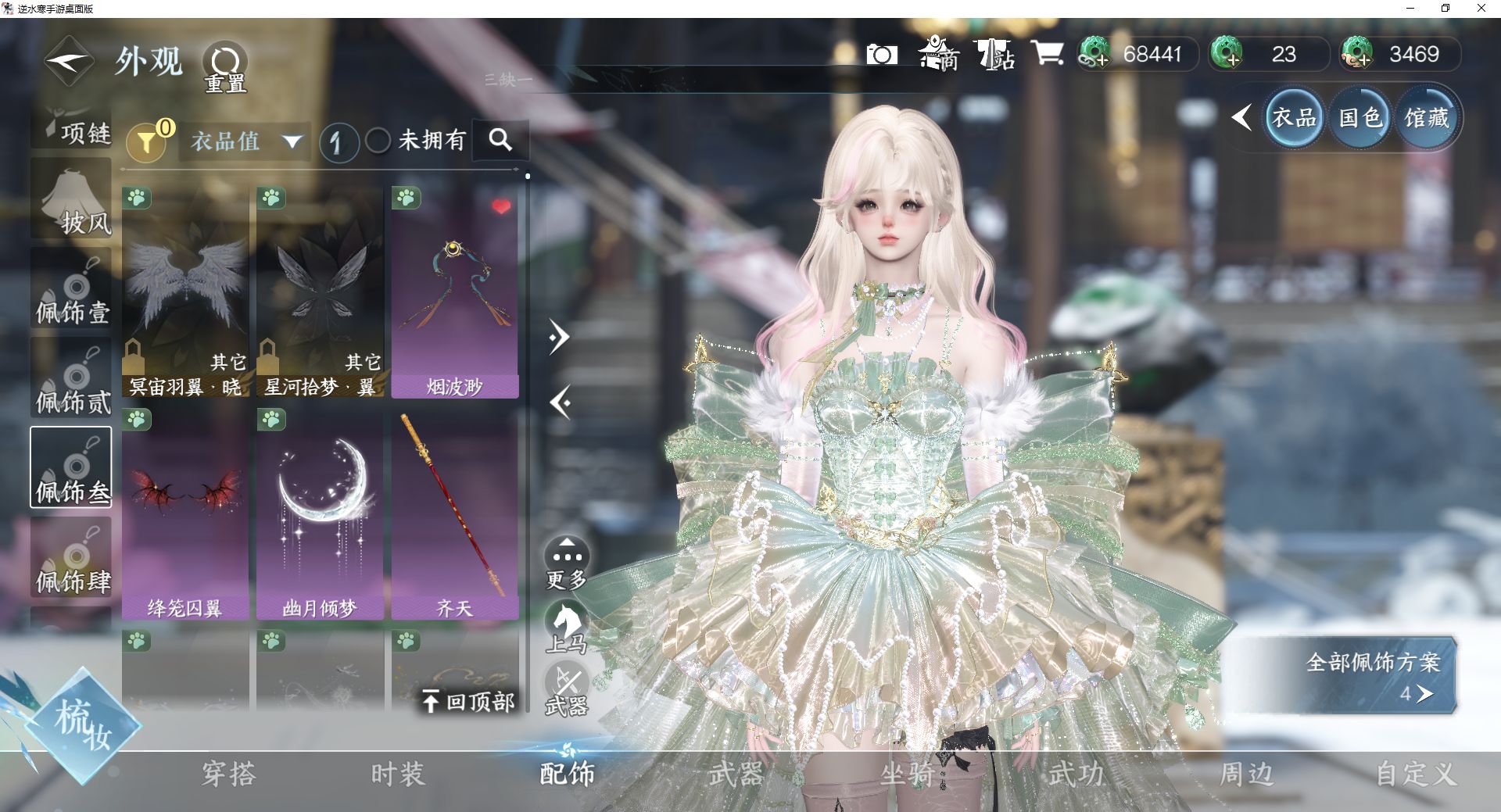Click the camera screenshot icon

coord(882,55)
